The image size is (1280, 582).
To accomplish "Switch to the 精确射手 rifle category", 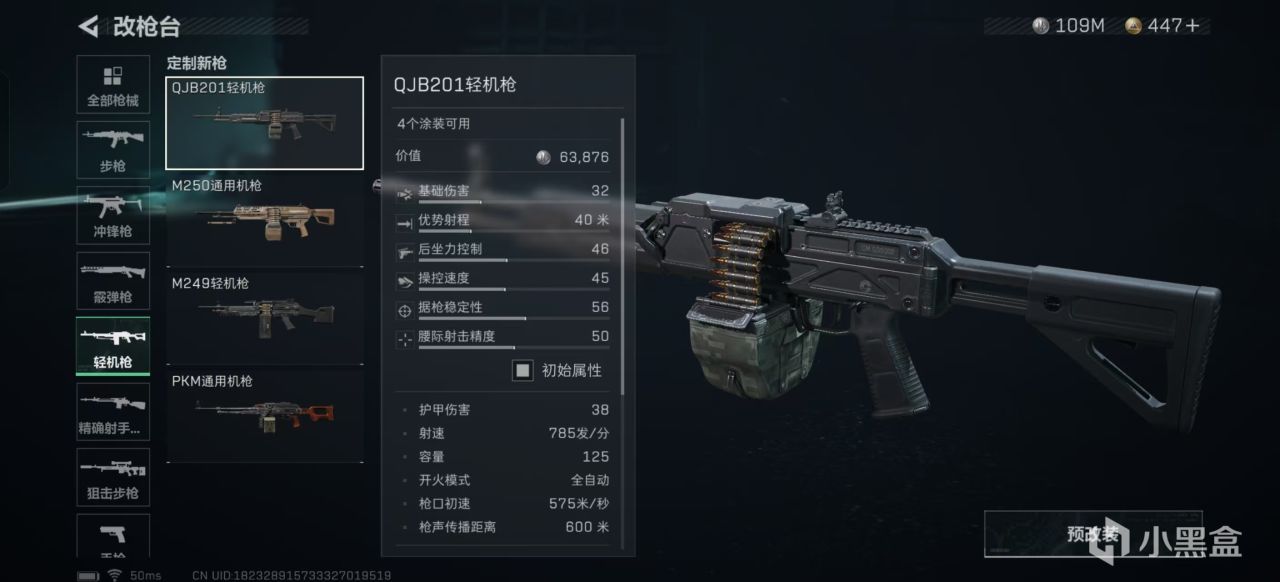I will pyautogui.click(x=113, y=412).
